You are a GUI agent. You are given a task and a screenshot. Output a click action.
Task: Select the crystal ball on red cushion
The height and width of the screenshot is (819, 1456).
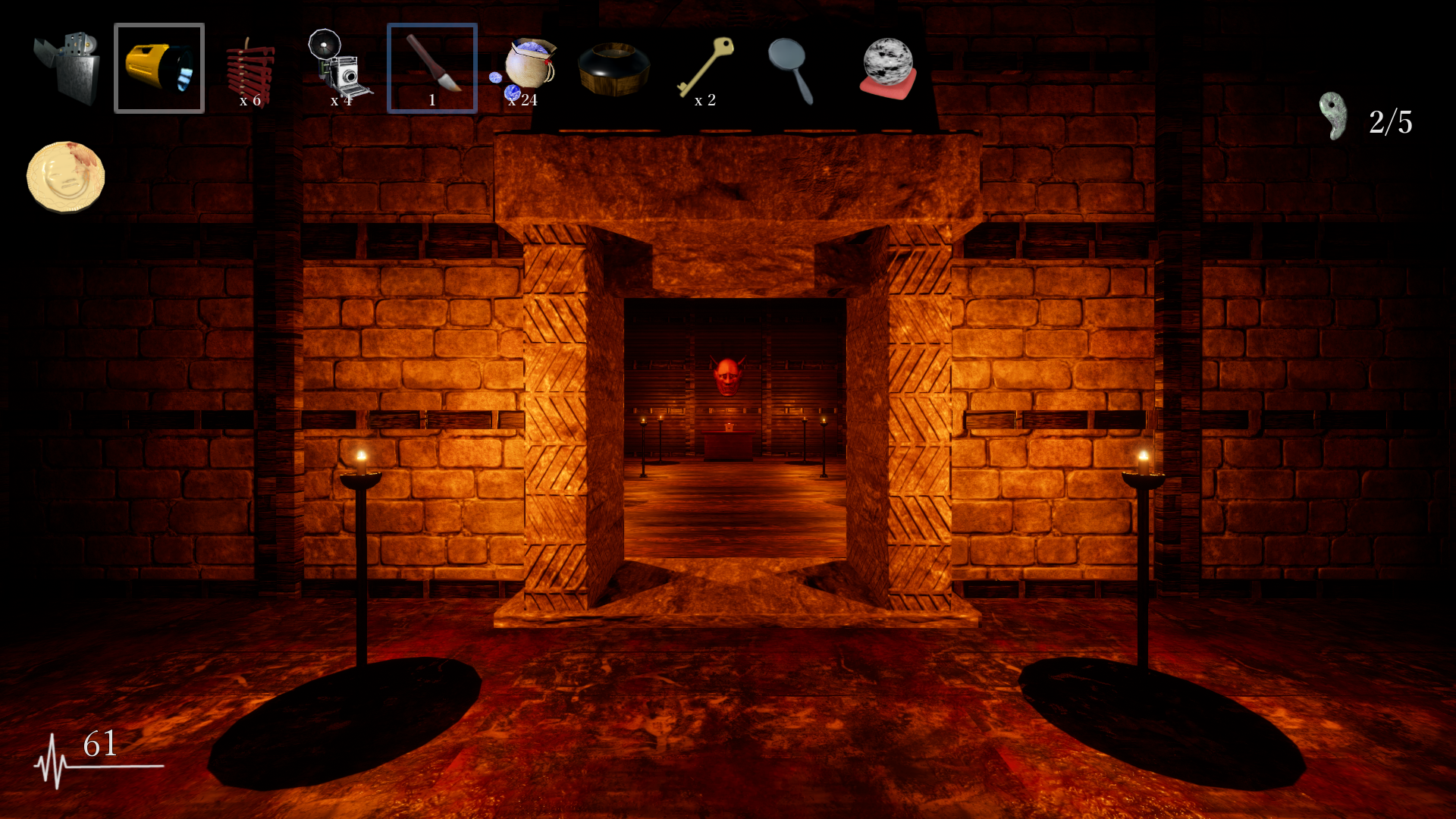pos(887,68)
